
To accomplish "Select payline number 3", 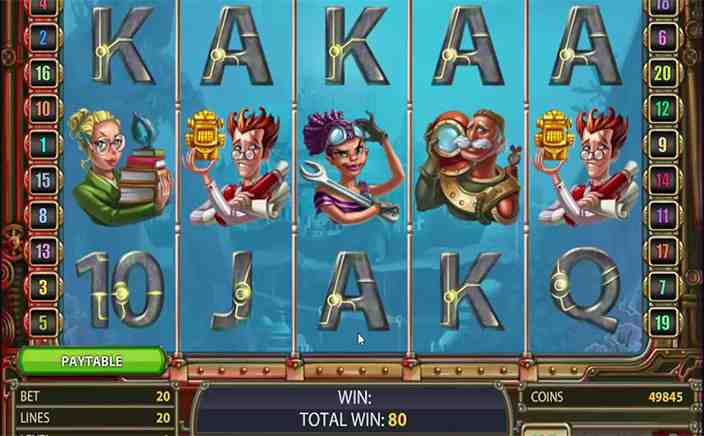I will (x=43, y=286).
